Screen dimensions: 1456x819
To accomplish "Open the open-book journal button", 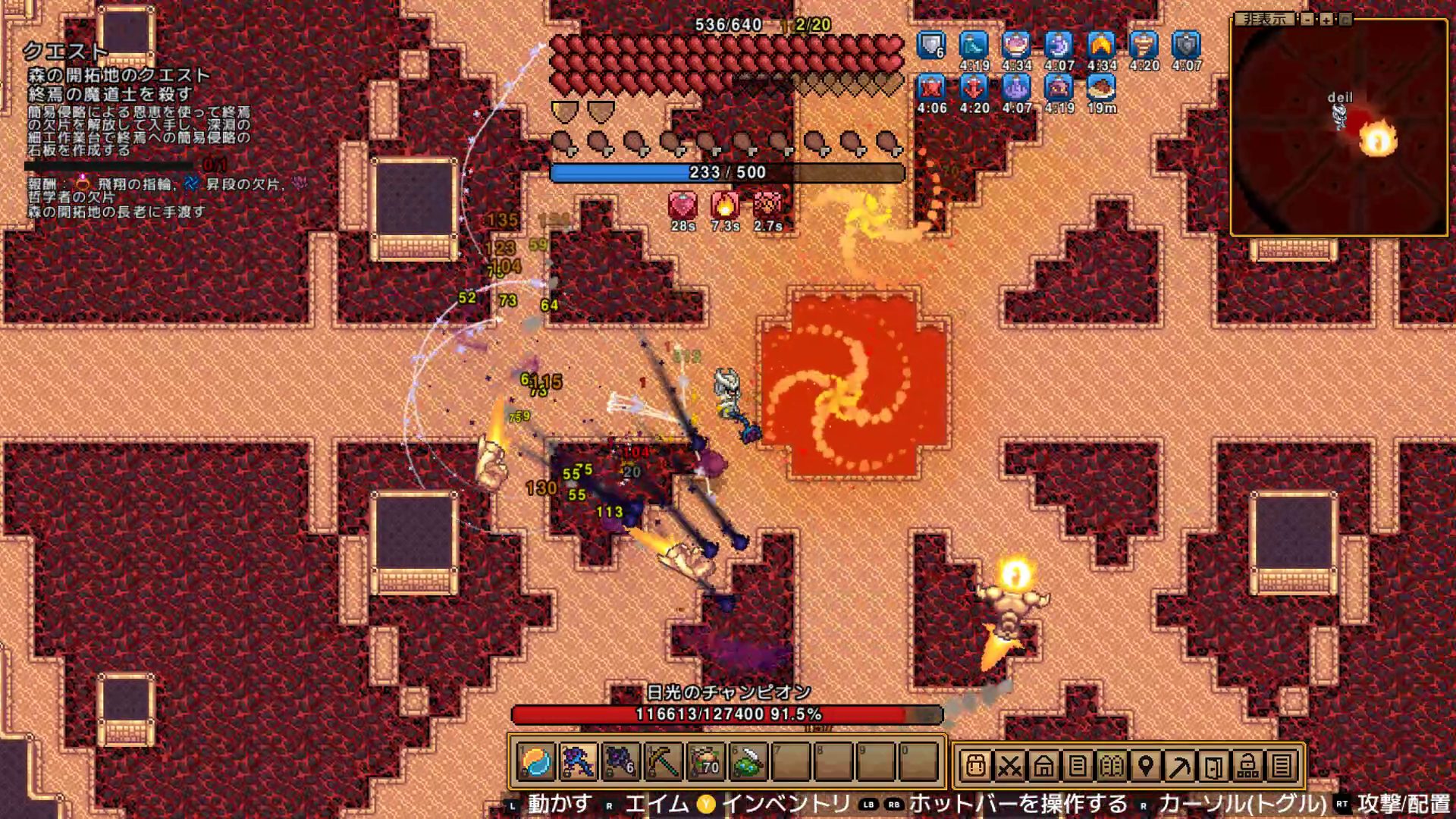I will 1112,767.
